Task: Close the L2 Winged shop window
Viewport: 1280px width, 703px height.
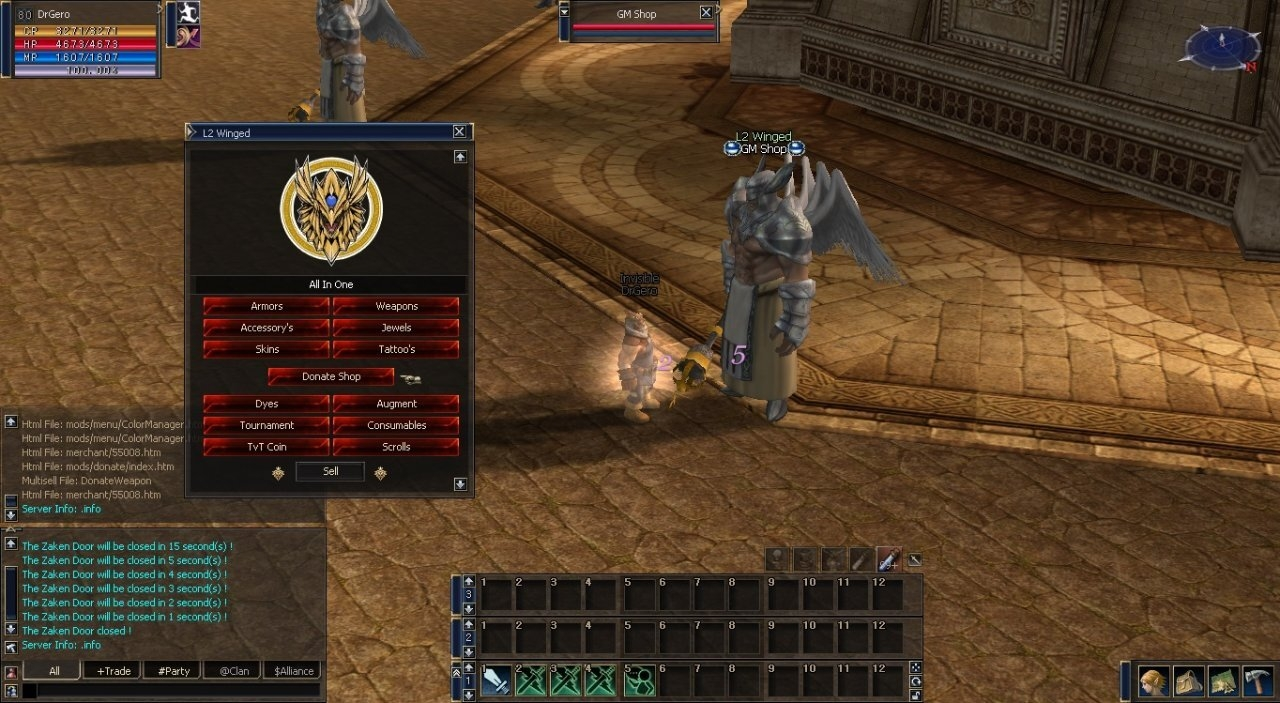Action: click(x=459, y=132)
